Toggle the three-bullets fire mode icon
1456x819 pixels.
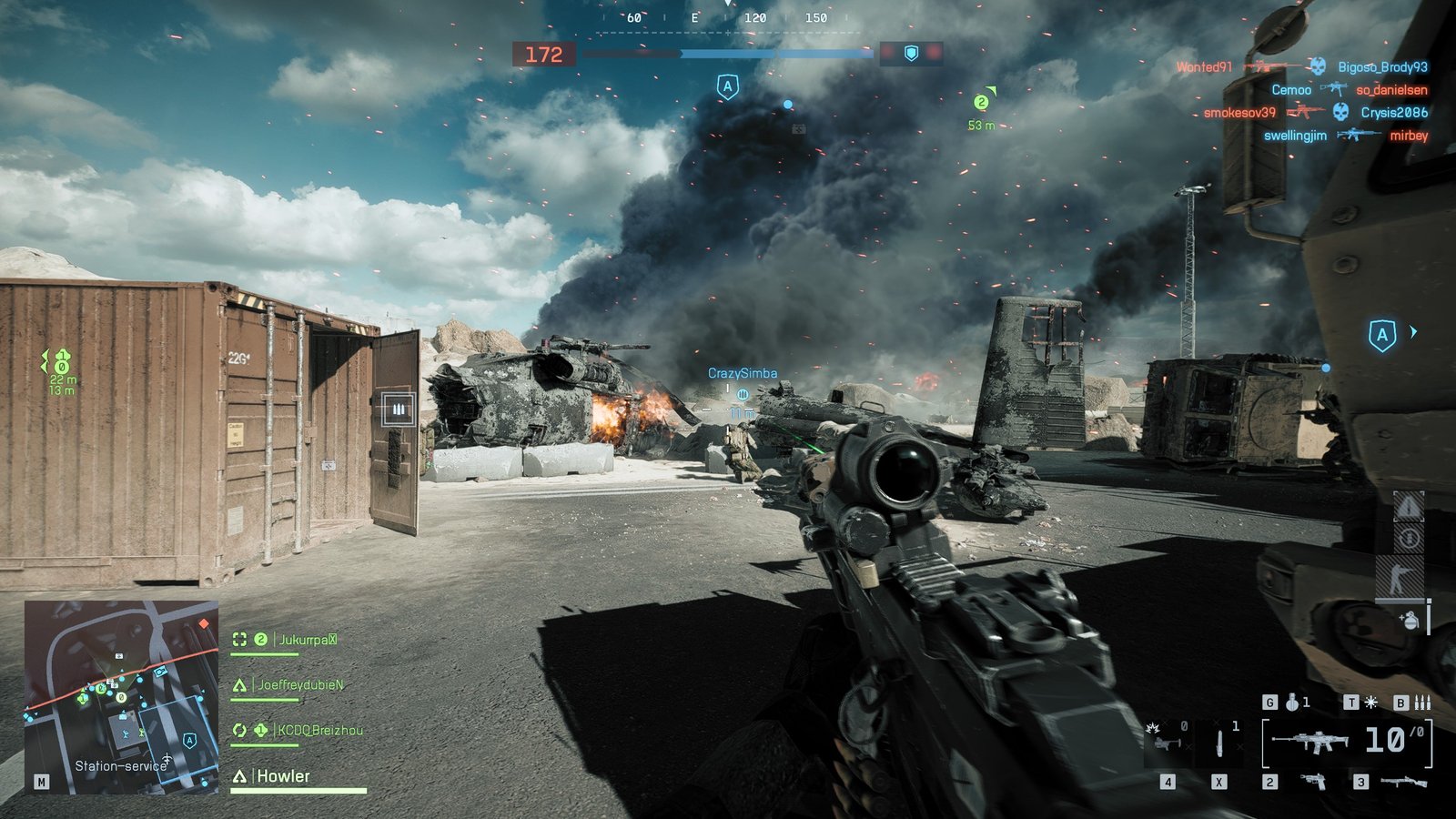(x=1422, y=702)
